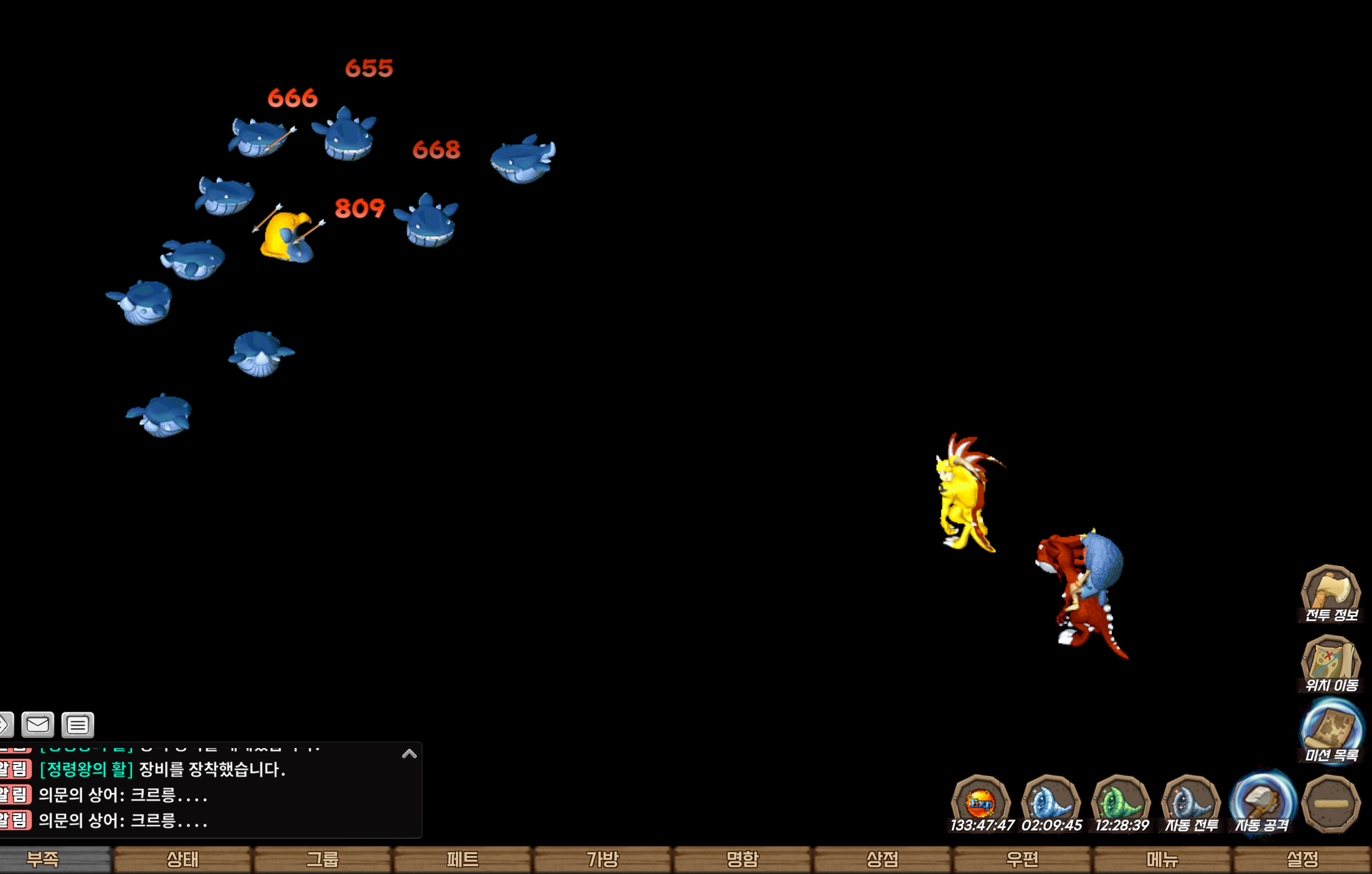The height and width of the screenshot is (874, 1372).
Task: Open the 설정 settings
Action: [x=1303, y=859]
